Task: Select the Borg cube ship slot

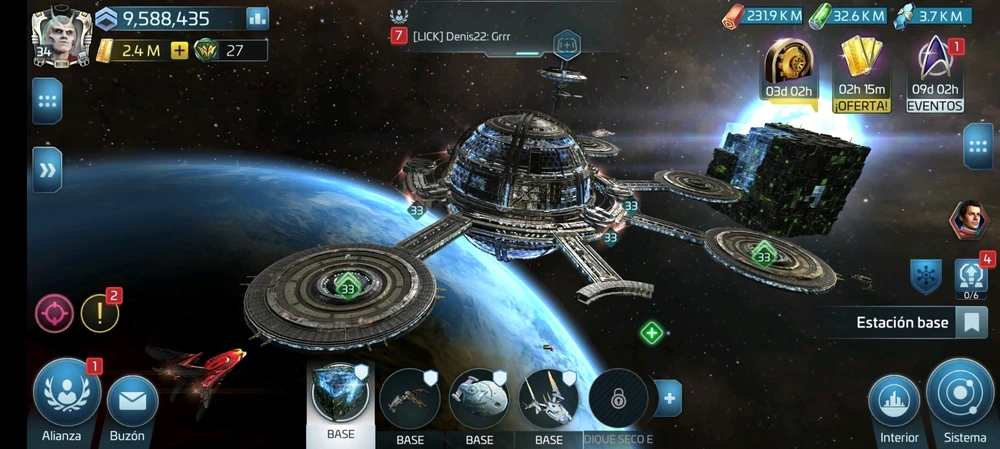Action: point(340,397)
